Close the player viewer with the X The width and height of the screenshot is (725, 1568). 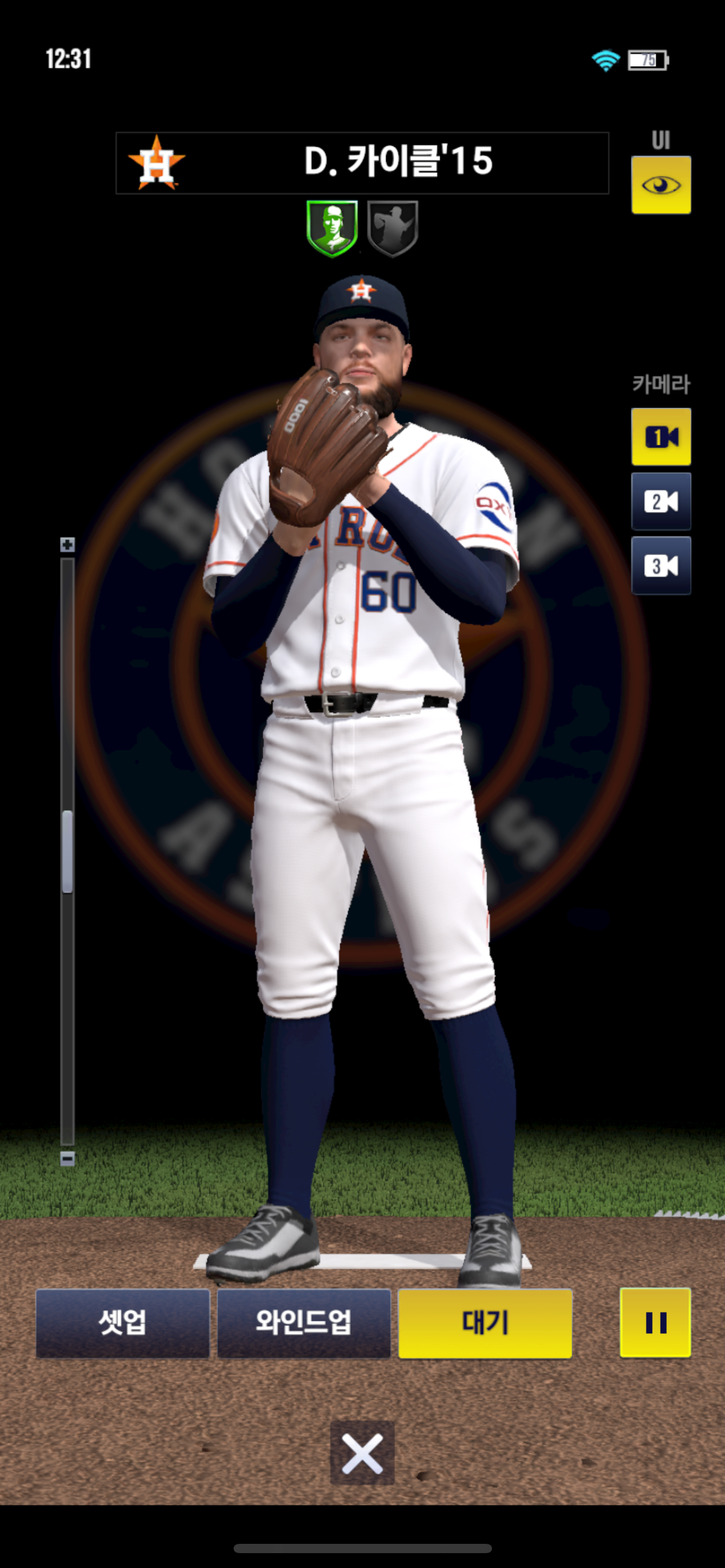362,1453
